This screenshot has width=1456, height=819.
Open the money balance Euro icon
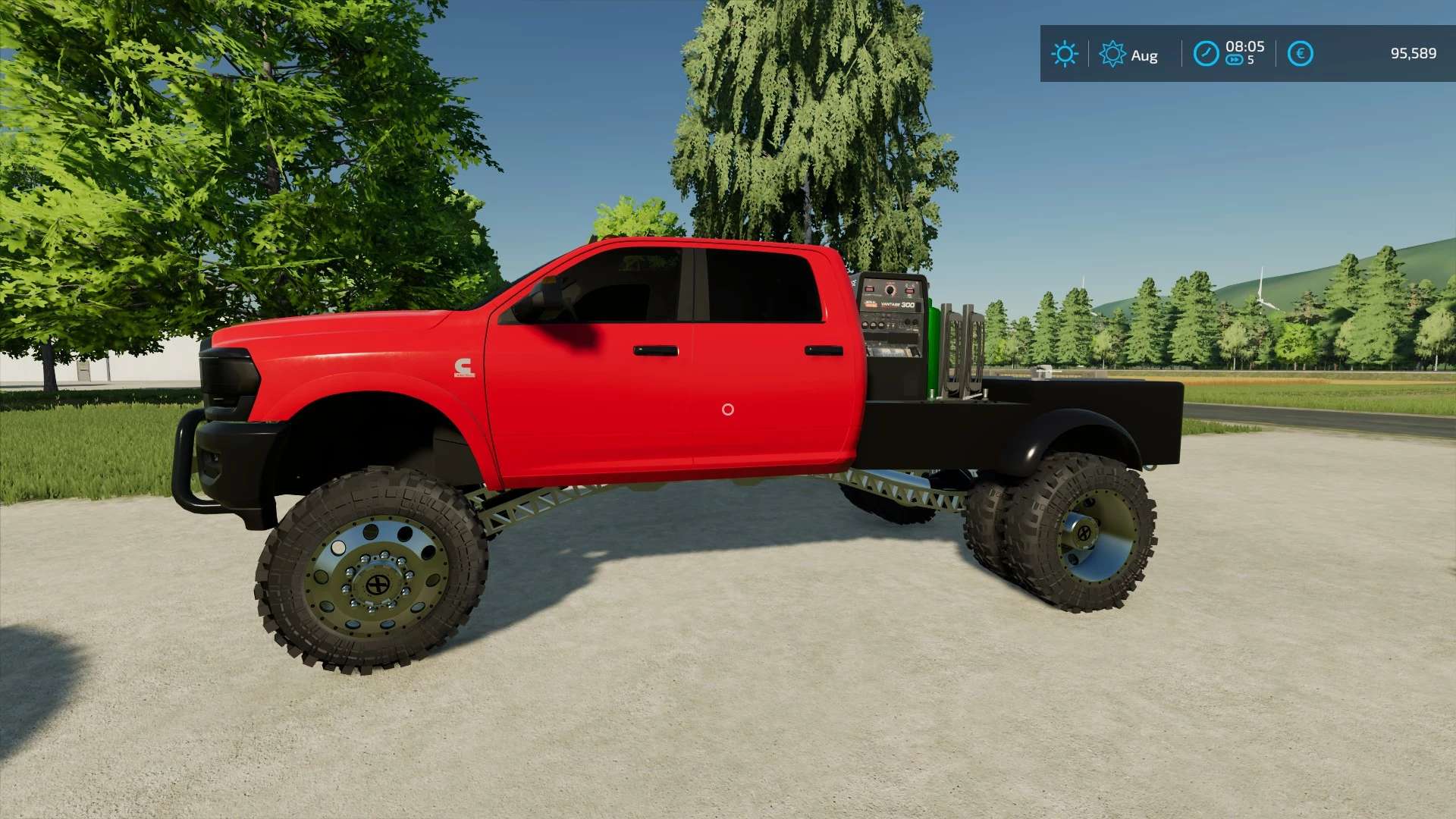tap(1301, 53)
